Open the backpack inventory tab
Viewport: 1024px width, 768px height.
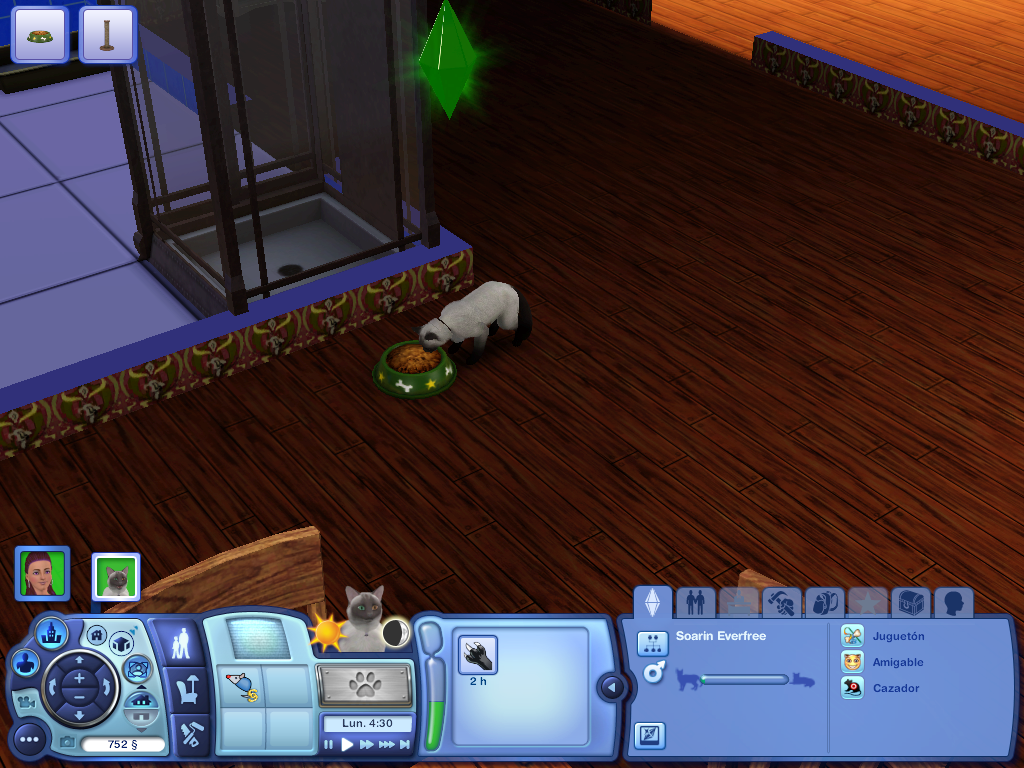[x=823, y=602]
